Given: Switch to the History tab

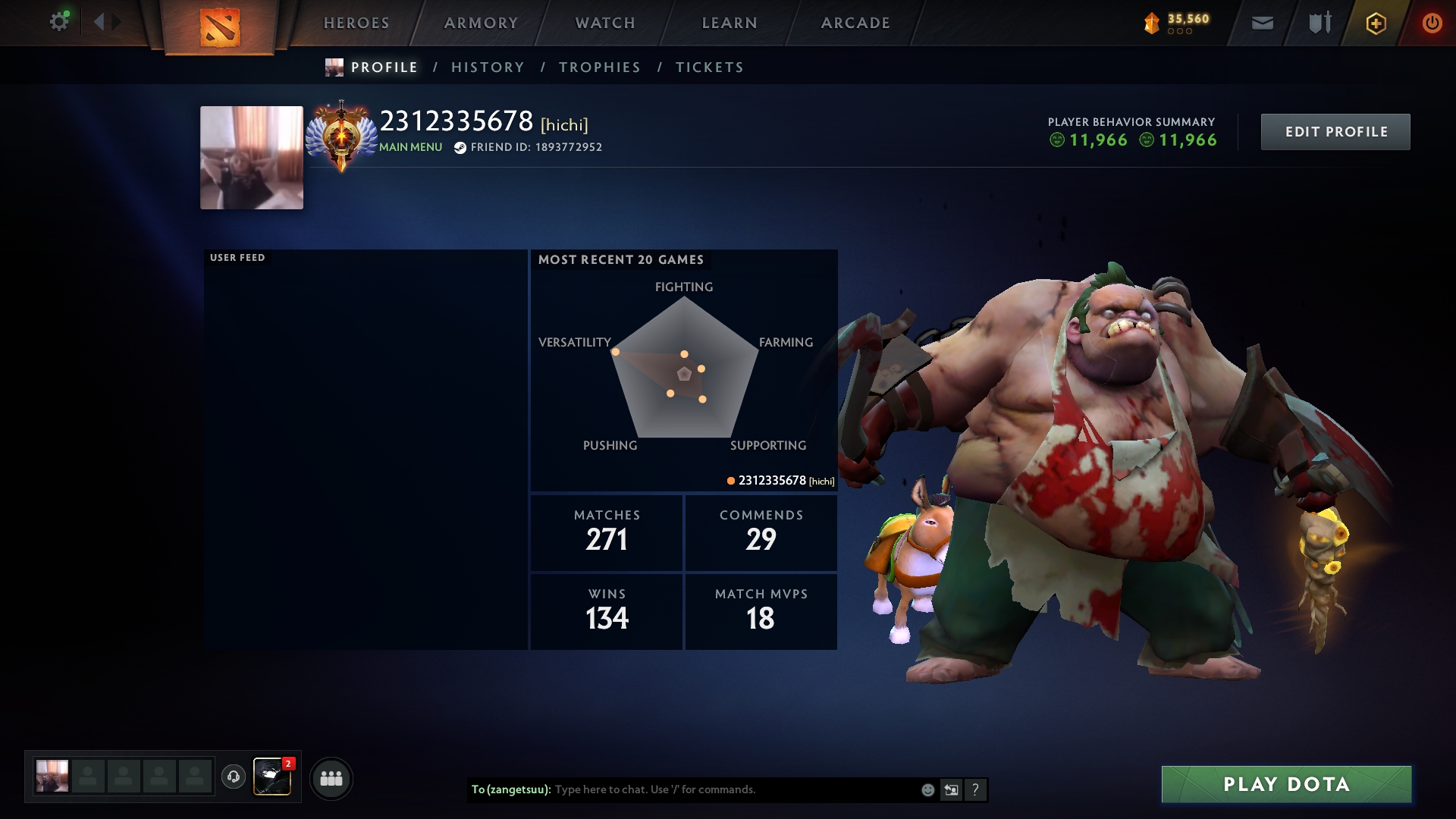Looking at the screenshot, I should click(488, 67).
